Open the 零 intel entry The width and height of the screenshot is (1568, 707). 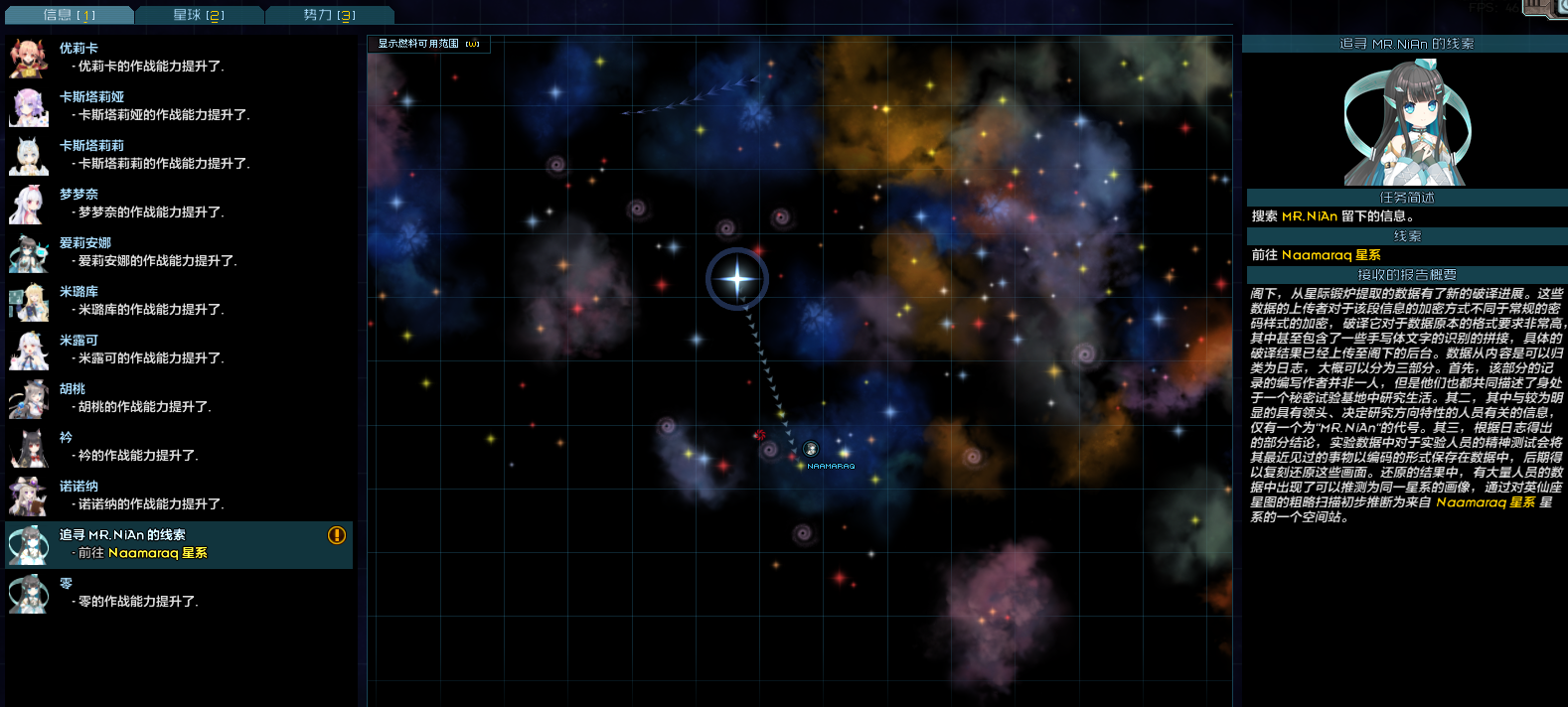[179, 593]
